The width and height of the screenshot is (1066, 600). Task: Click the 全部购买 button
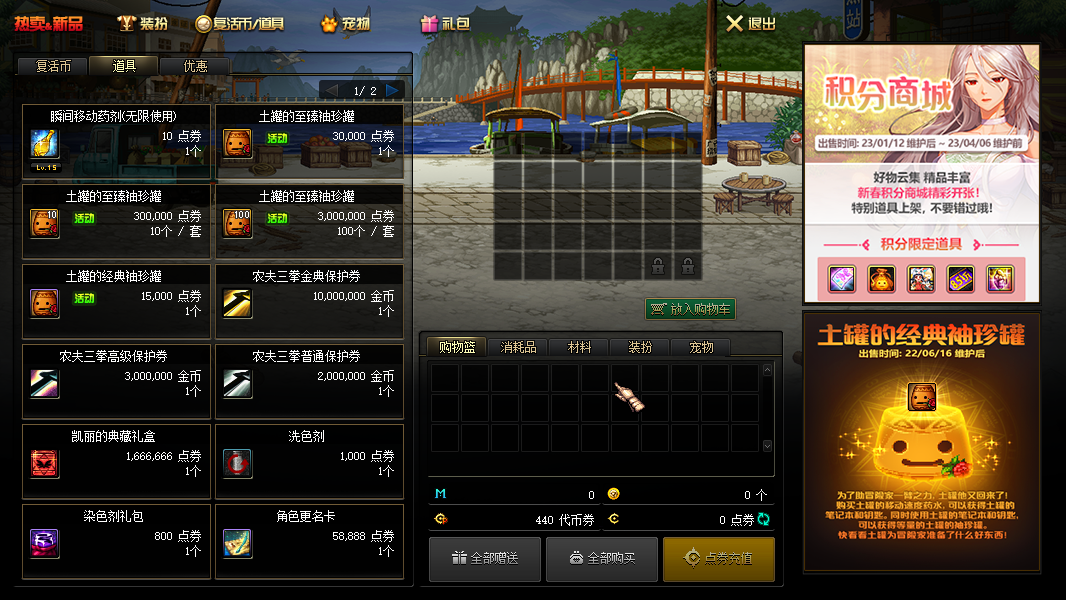coord(602,558)
